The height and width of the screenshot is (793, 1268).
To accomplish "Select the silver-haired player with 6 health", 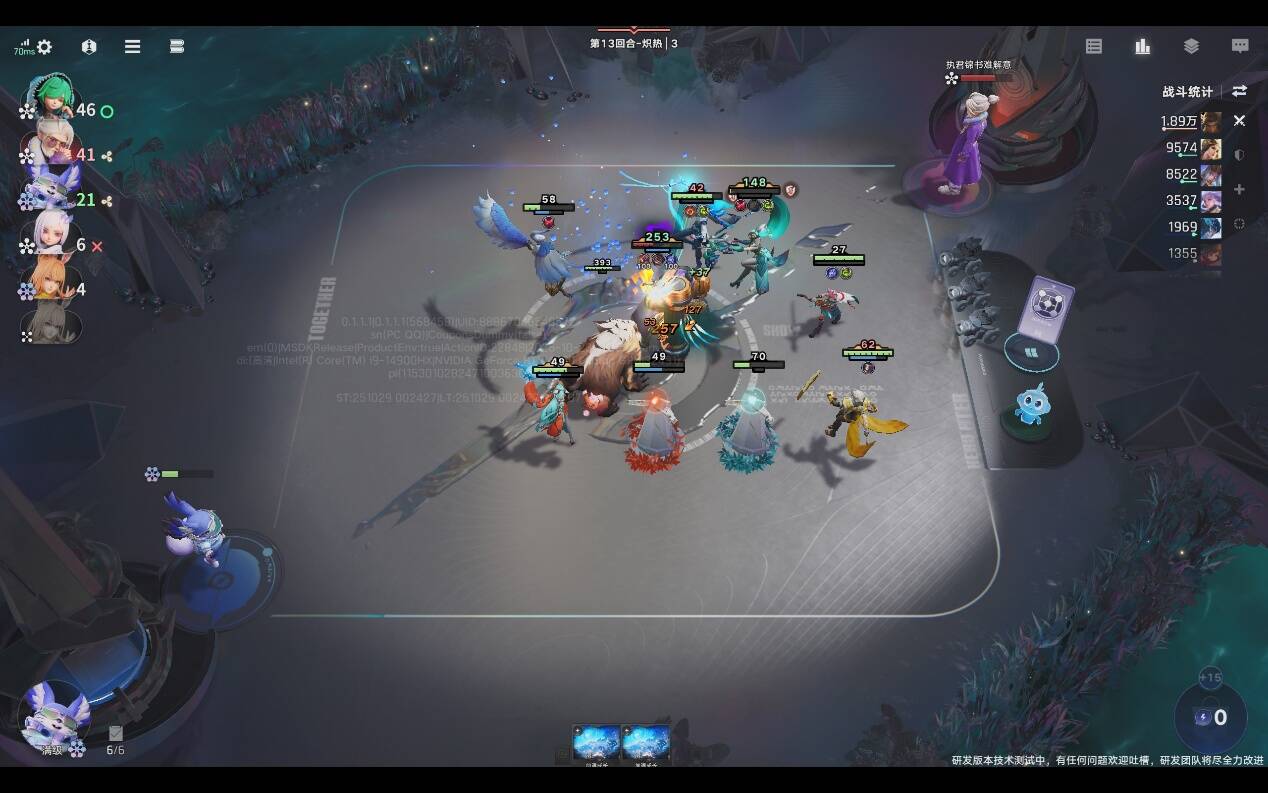I will [x=50, y=238].
